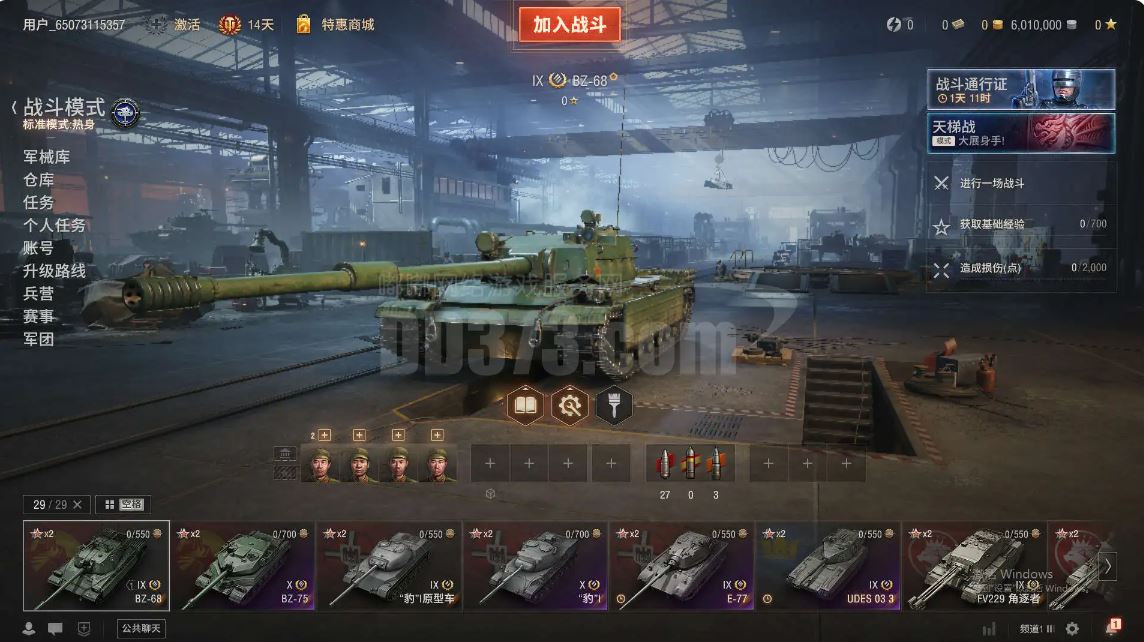Open the 兵营 barracks menu
Screen dimensions: 1144x642
(x=39, y=294)
